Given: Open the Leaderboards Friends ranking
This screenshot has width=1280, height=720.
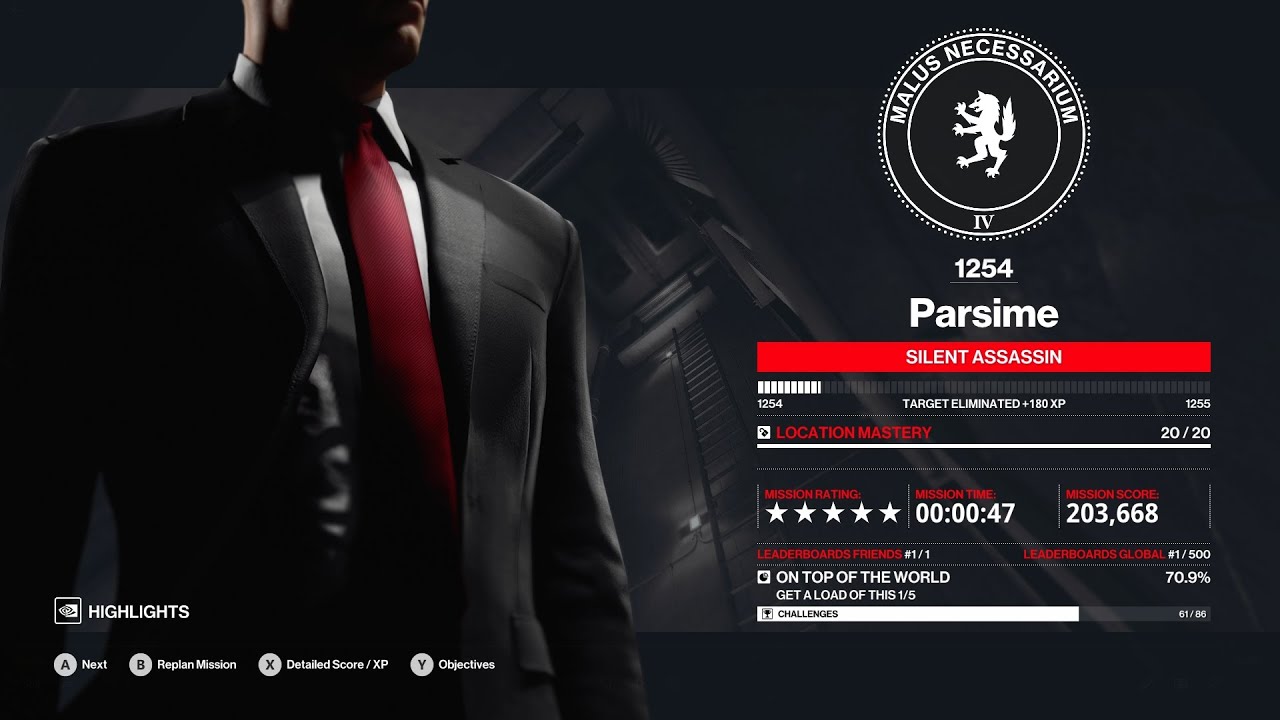Looking at the screenshot, I should 843,554.
